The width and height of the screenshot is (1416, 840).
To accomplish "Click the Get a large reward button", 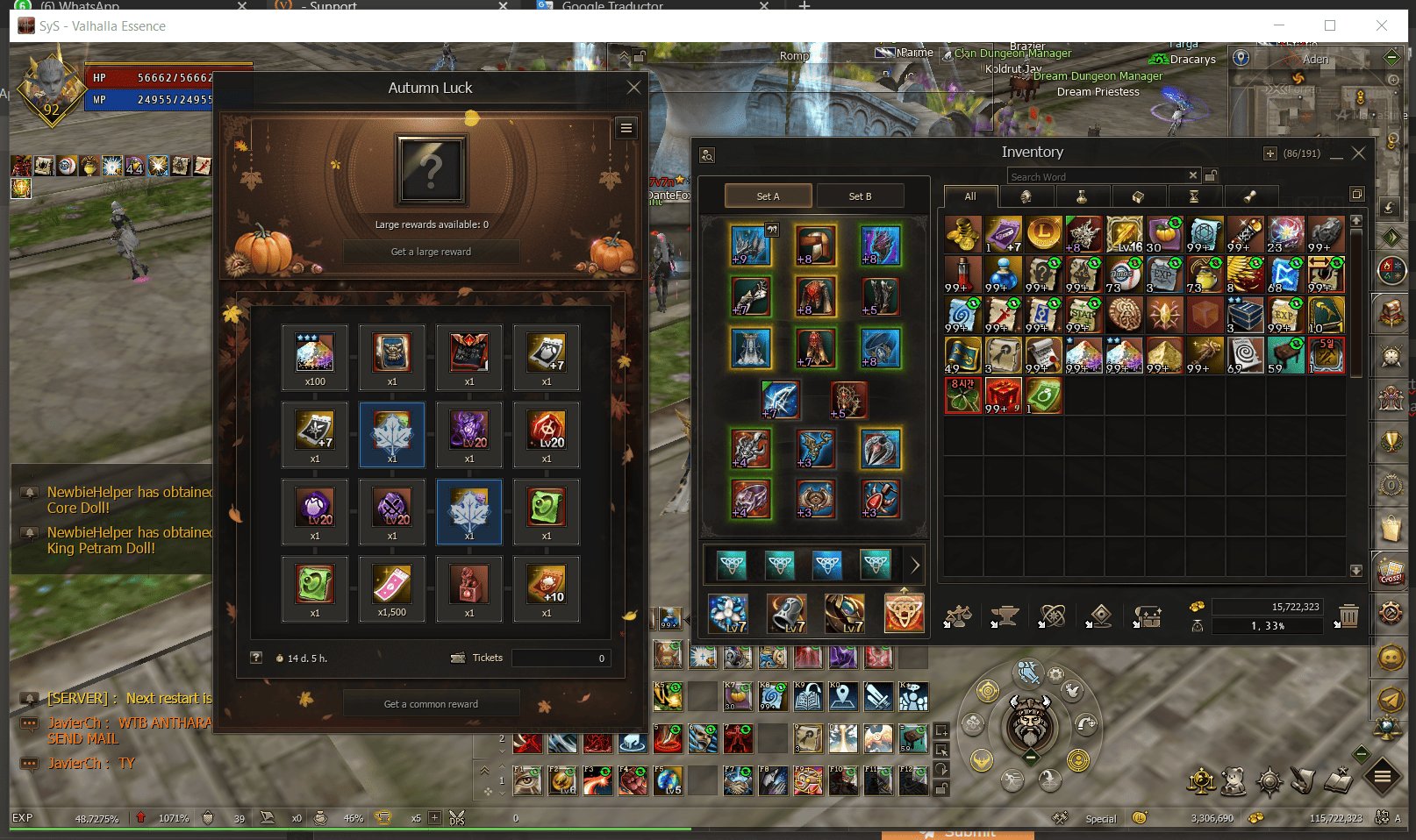I will click(431, 252).
